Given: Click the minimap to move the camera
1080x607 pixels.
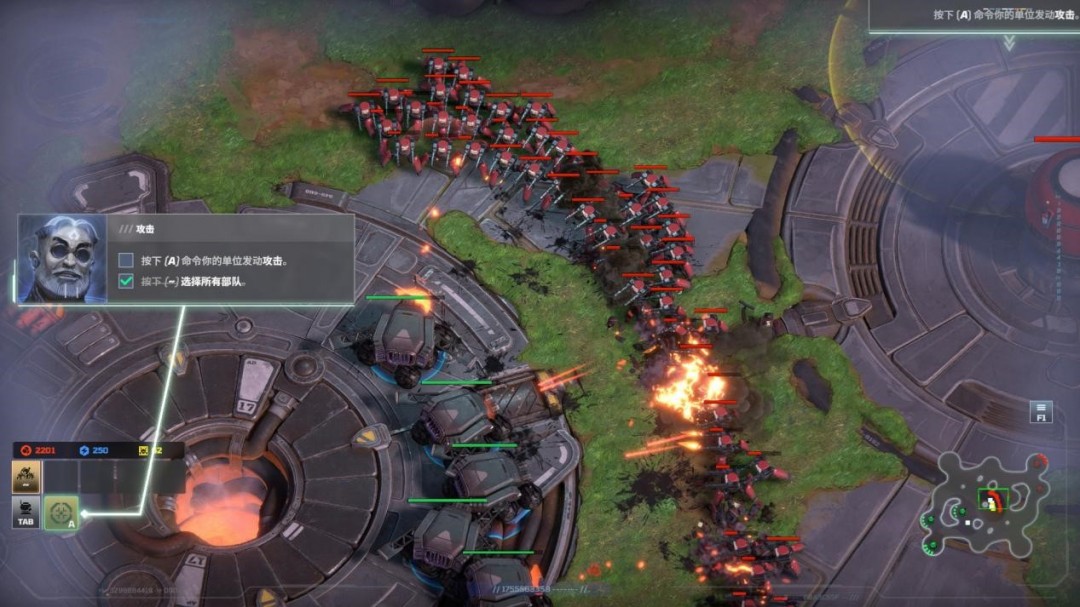Looking at the screenshot, I should point(989,500).
